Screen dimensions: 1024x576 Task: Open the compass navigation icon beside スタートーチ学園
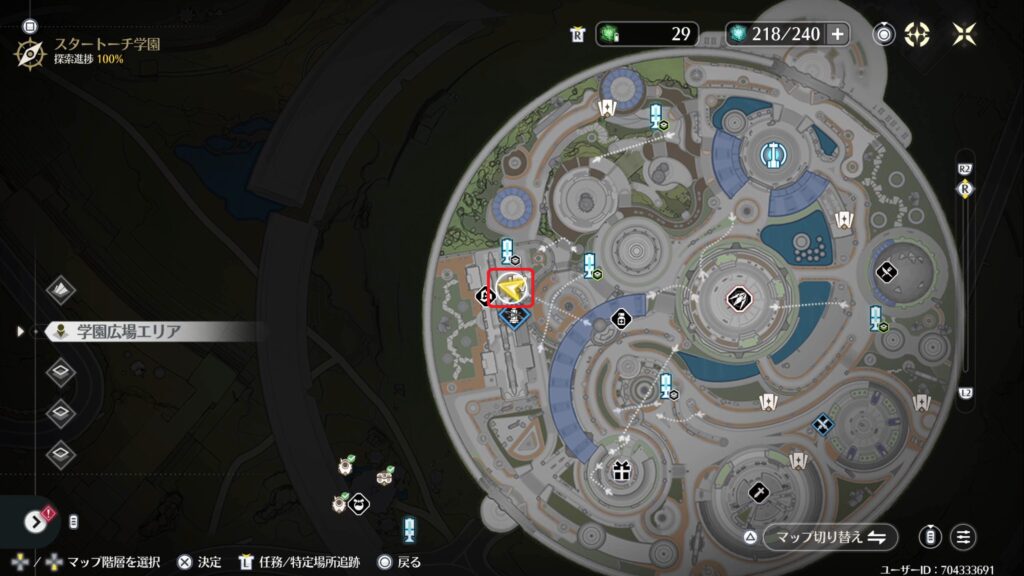(29, 52)
